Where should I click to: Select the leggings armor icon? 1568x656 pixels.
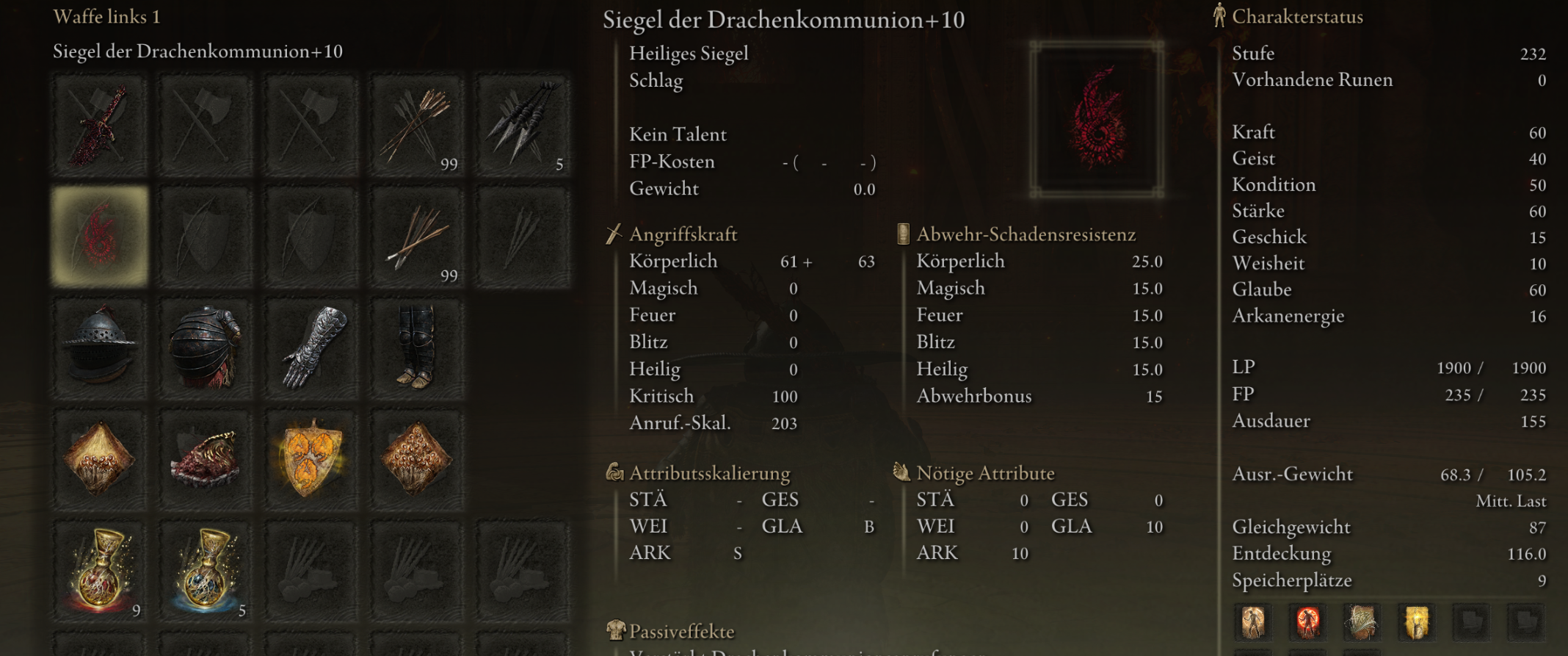(416, 345)
